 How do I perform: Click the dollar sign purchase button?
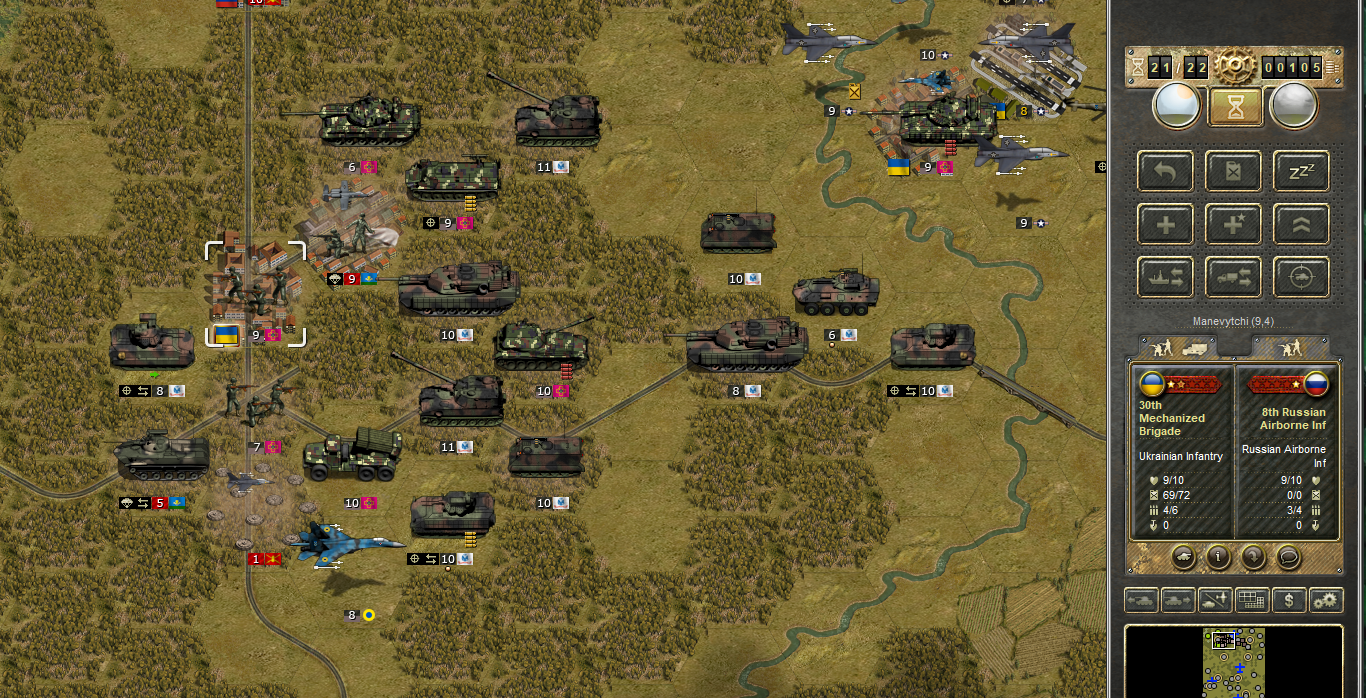(1289, 601)
